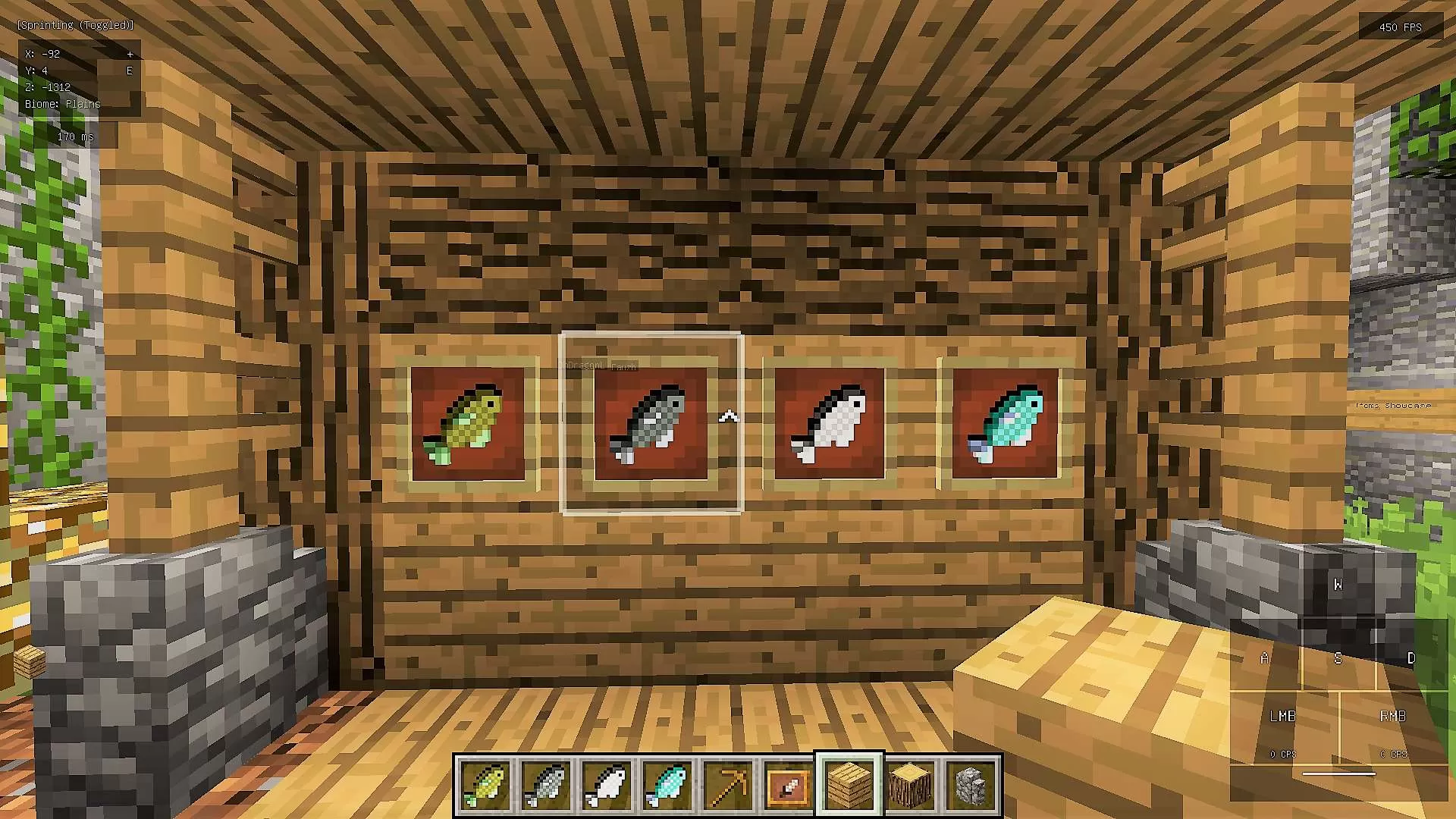Screen dimensions: 1456x819
Task: Click the S key on the keystroke overlay
Action: pyautogui.click(x=1338, y=658)
